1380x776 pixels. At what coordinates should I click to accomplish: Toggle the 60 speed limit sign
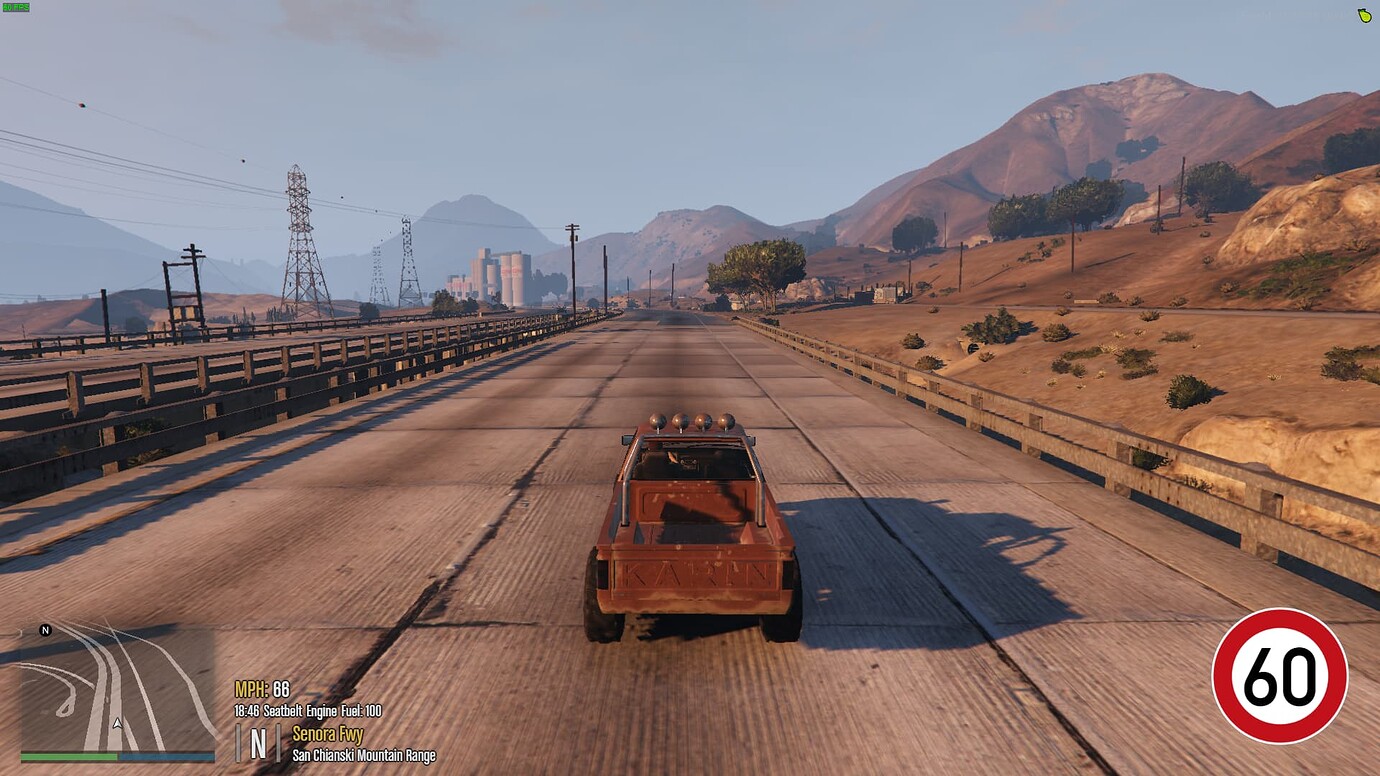pyautogui.click(x=1282, y=676)
